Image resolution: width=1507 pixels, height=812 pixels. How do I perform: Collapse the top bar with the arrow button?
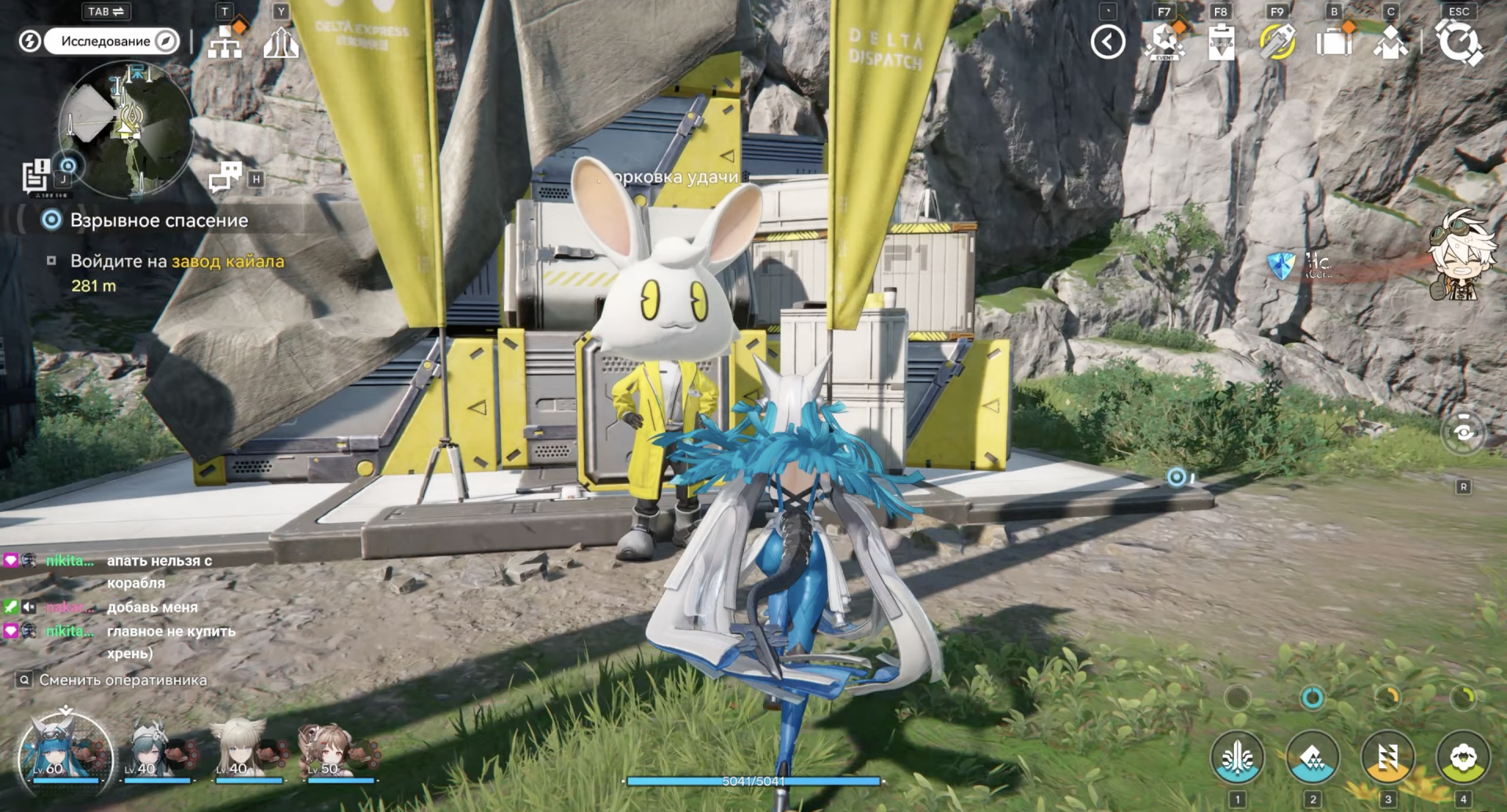tap(1107, 42)
